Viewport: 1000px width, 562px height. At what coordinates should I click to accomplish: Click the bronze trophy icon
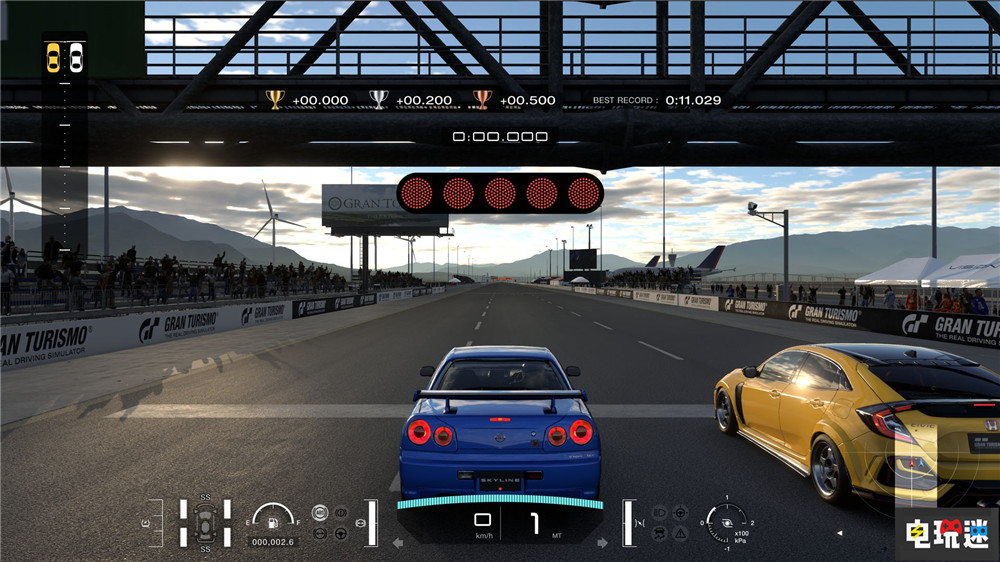pos(482,99)
